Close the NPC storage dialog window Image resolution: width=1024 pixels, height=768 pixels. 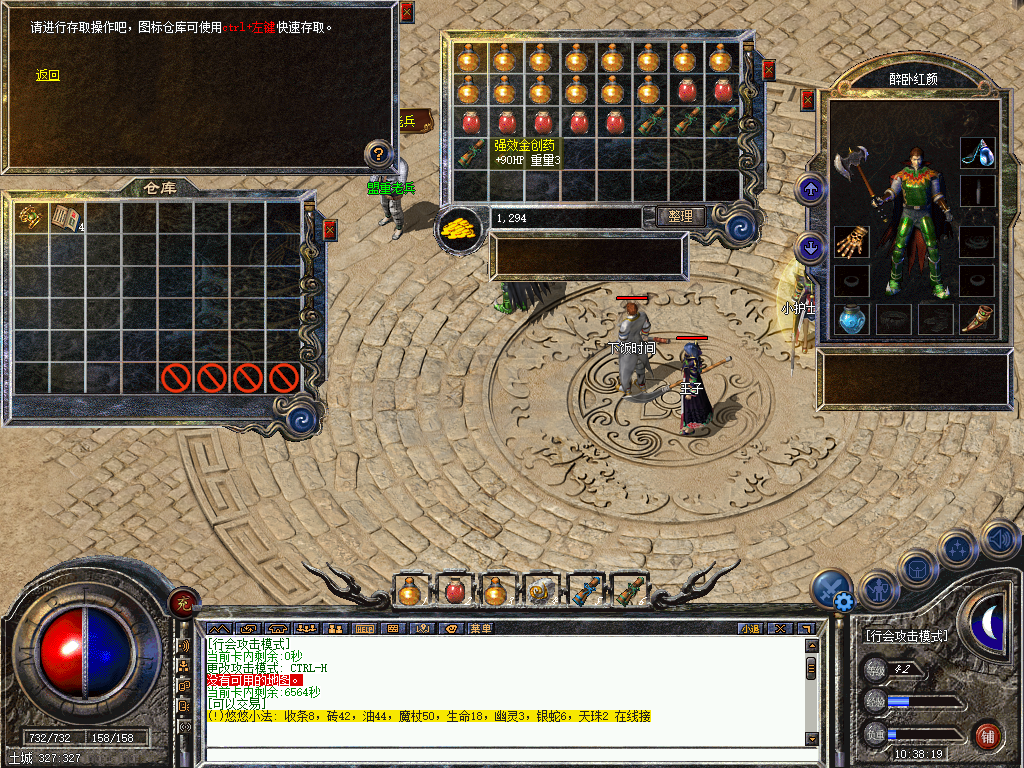[406, 13]
